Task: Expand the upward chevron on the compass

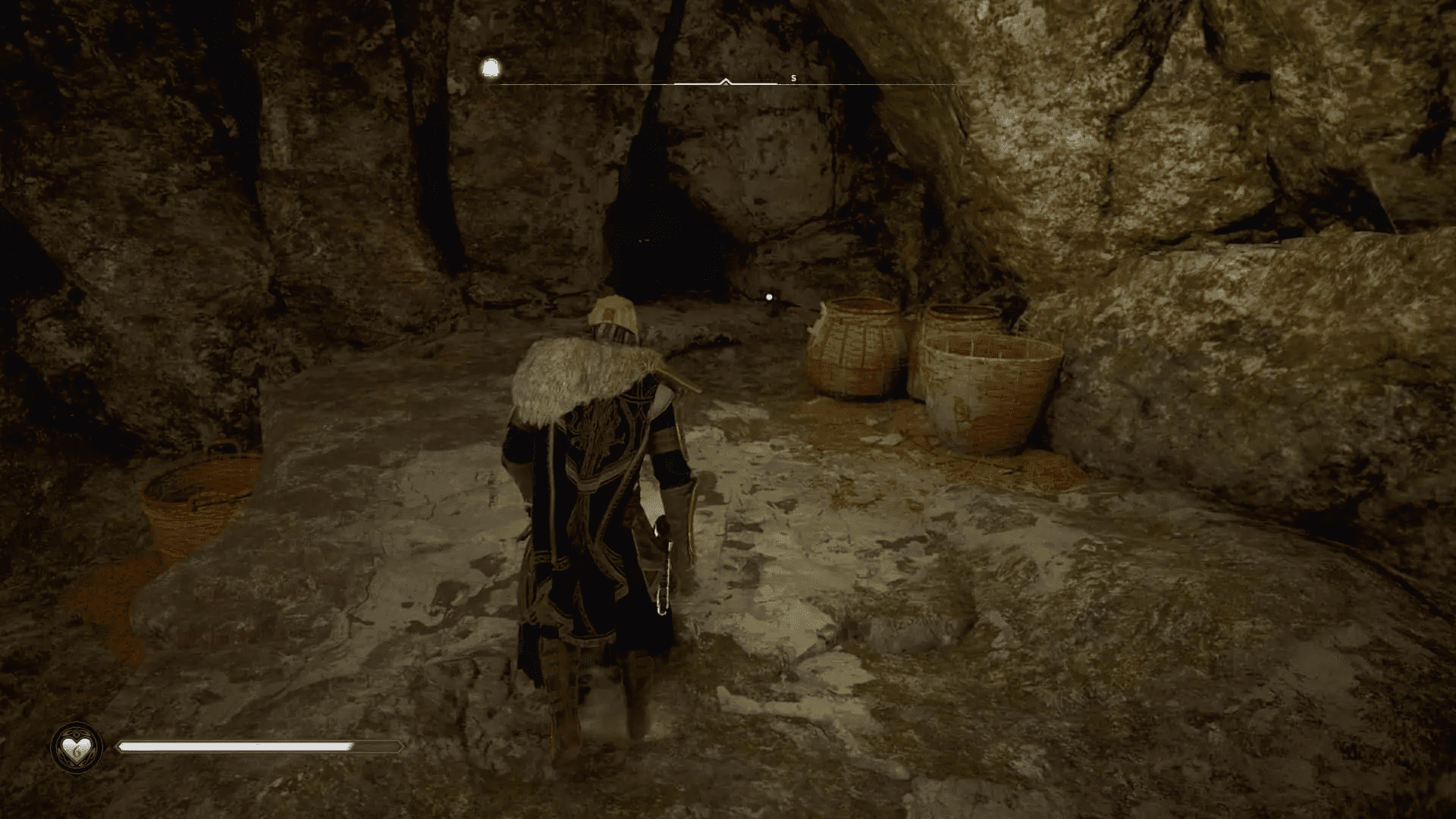Action: [726, 80]
